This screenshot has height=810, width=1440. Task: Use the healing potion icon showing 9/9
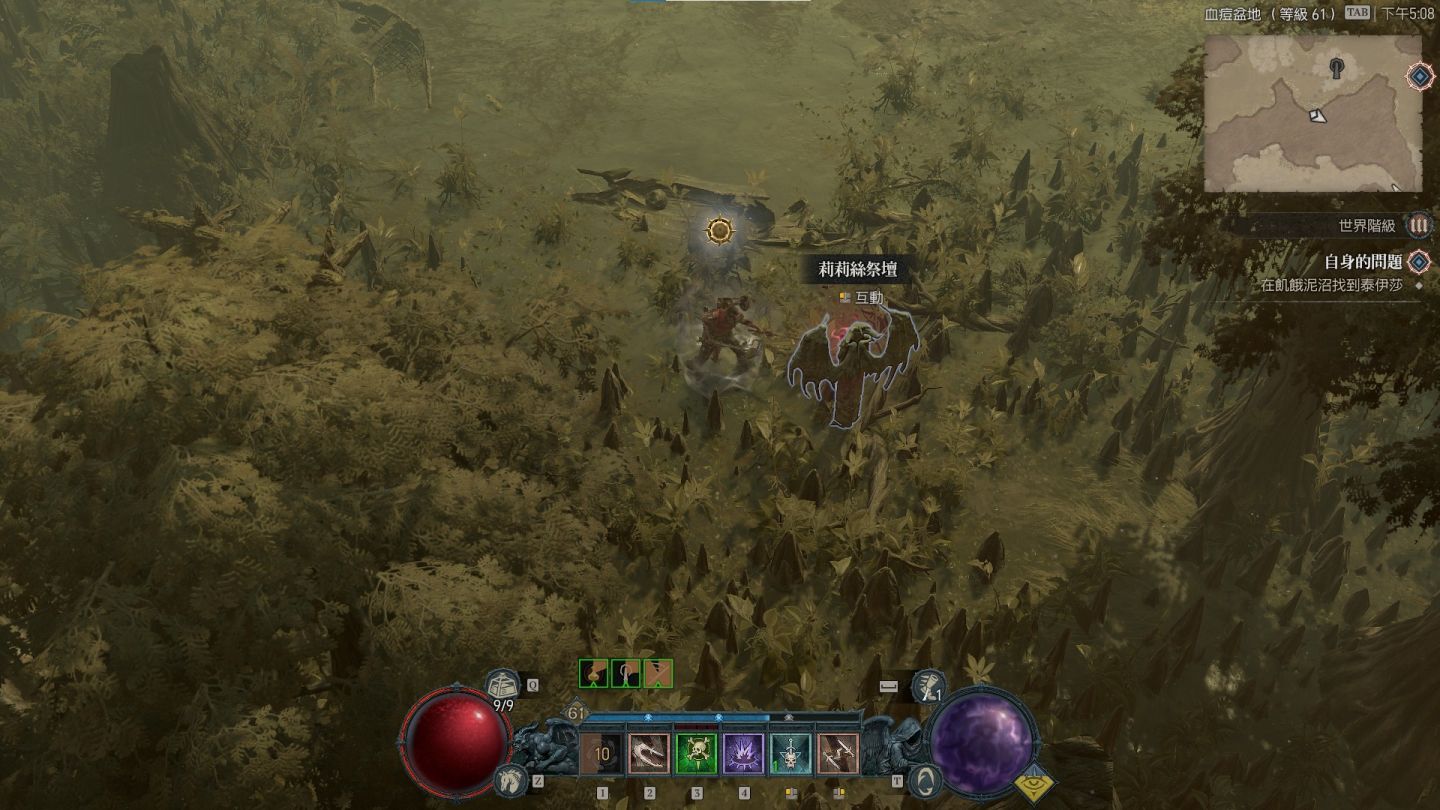[503, 686]
